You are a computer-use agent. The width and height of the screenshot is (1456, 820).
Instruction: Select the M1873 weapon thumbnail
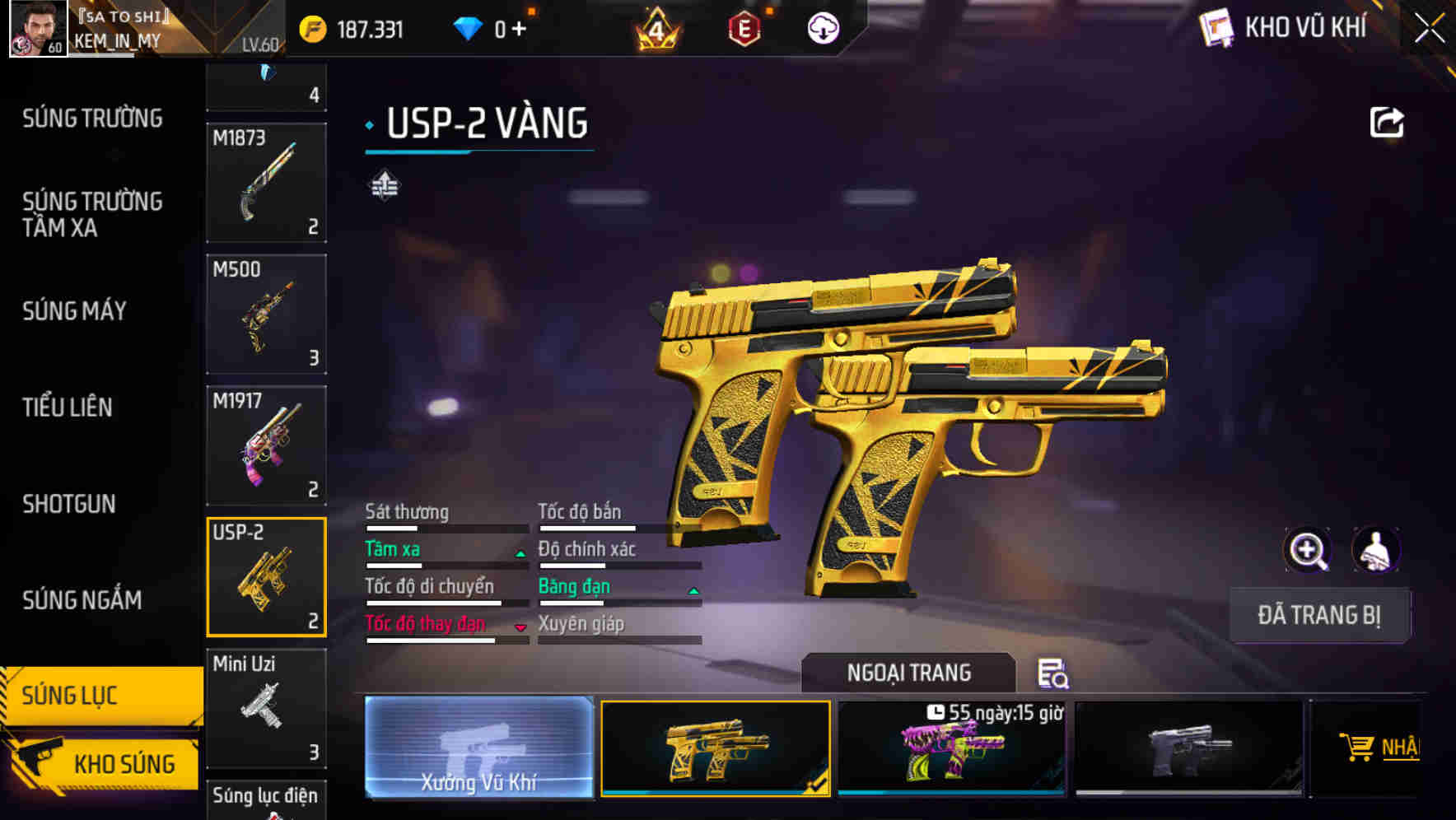(266, 181)
